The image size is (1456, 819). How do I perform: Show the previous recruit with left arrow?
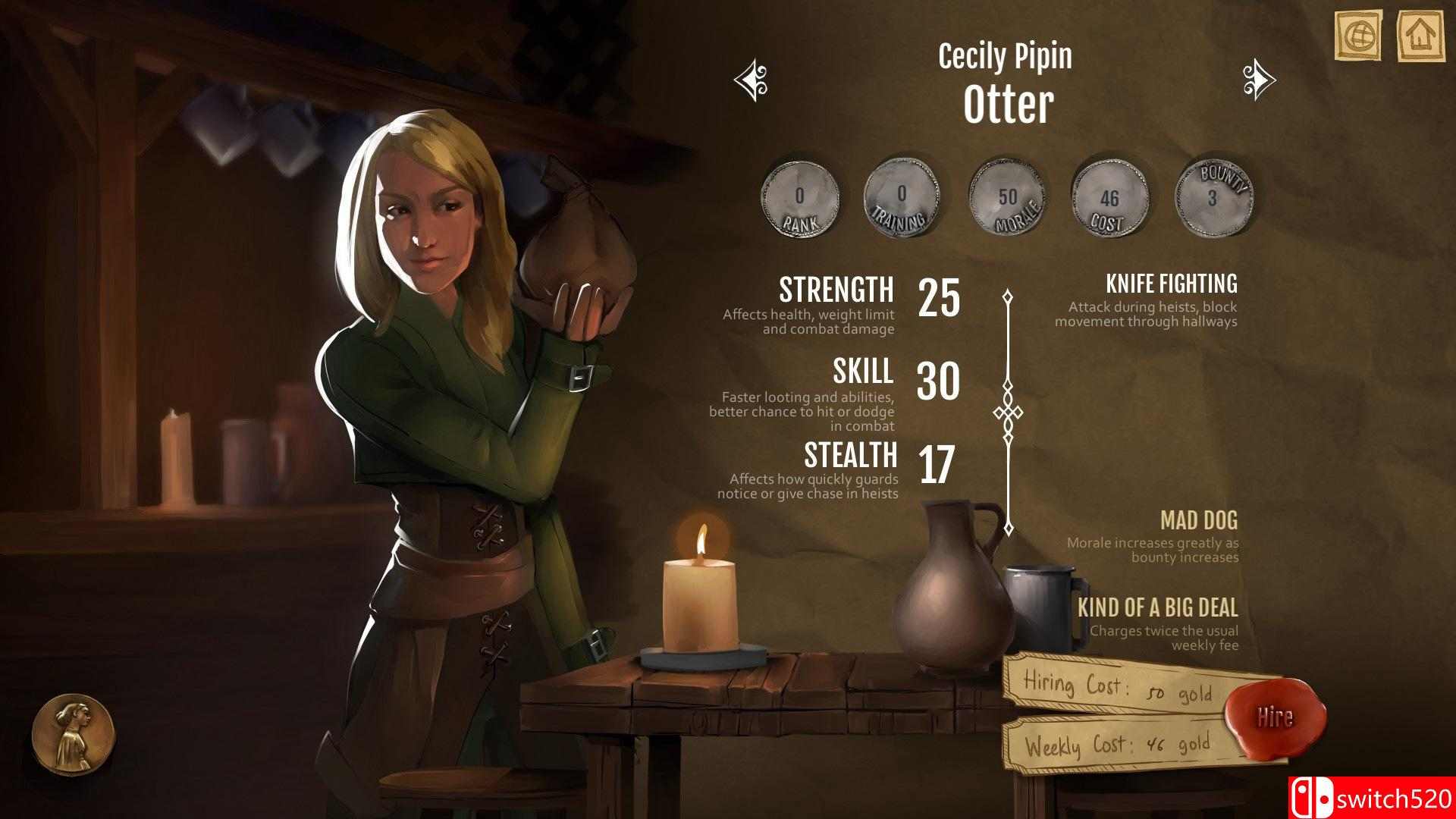click(x=751, y=80)
